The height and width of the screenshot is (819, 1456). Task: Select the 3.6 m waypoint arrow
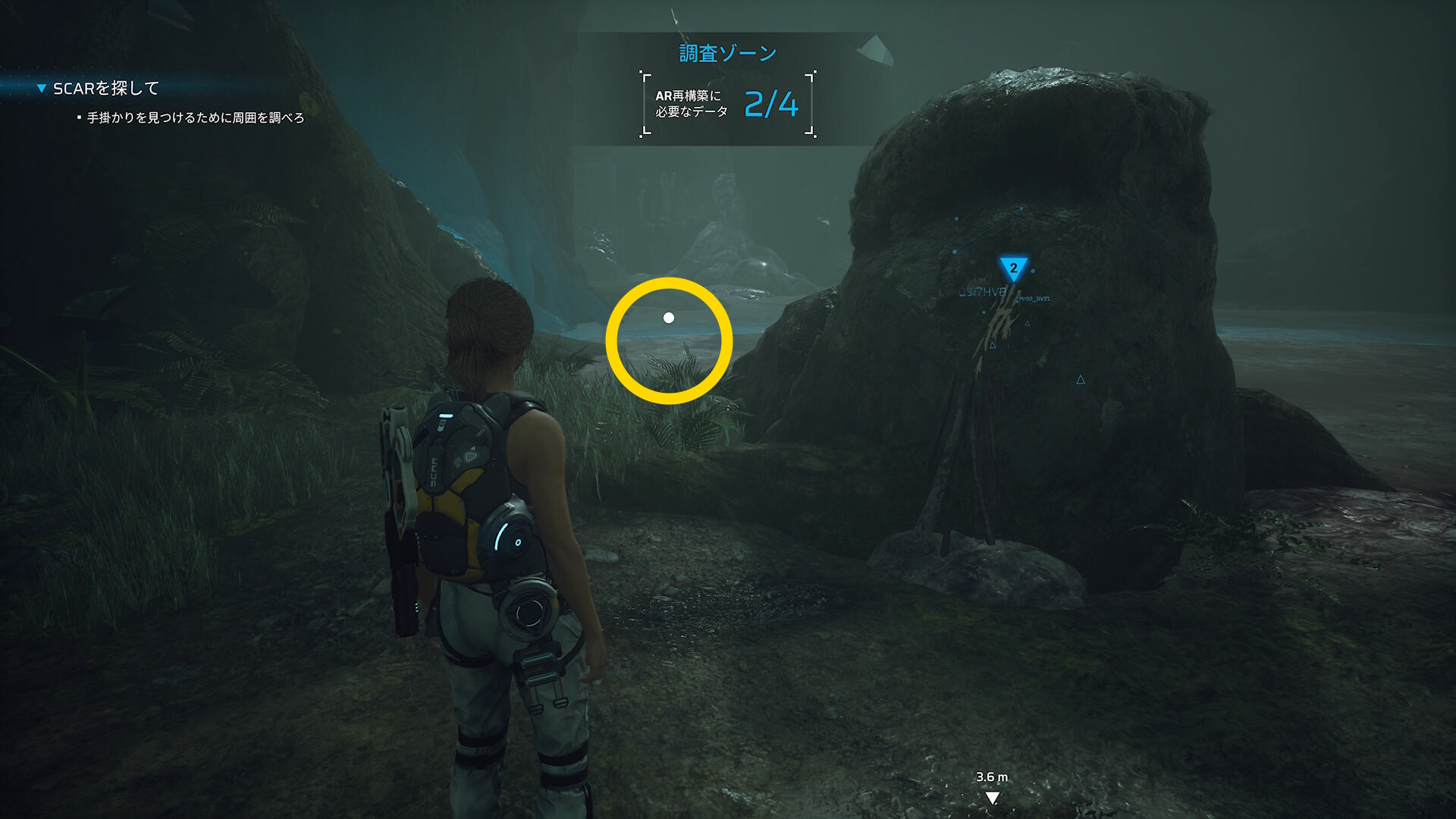pyautogui.click(x=992, y=797)
